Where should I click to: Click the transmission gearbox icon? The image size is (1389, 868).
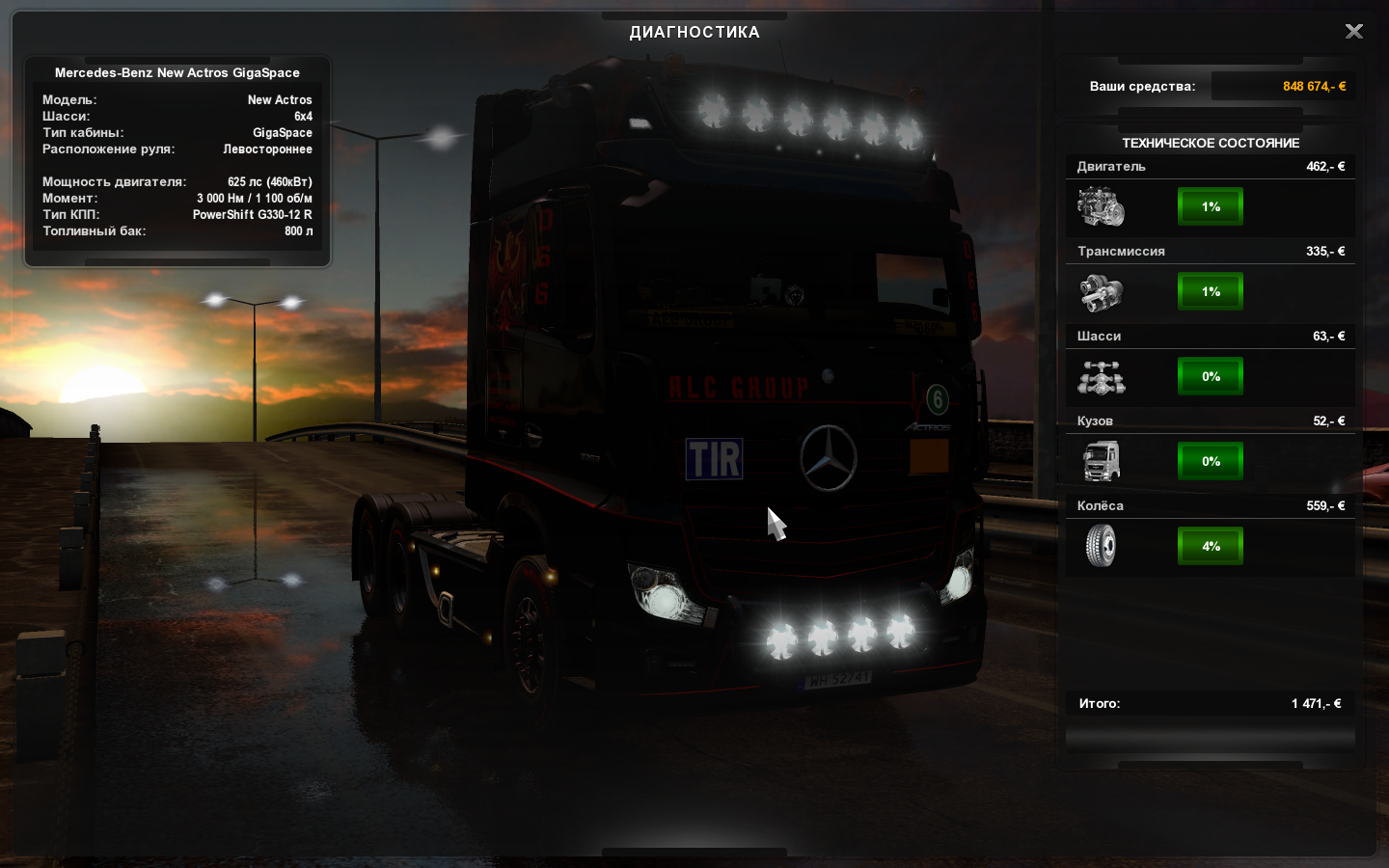pyautogui.click(x=1101, y=292)
